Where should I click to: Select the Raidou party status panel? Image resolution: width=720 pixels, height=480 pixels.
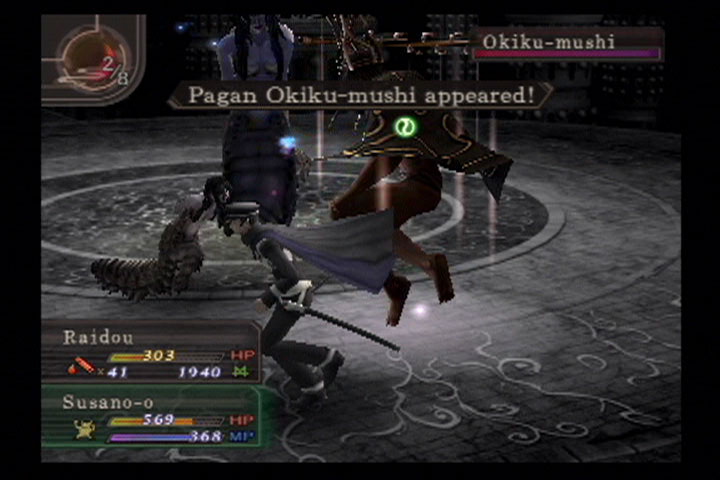[150, 352]
